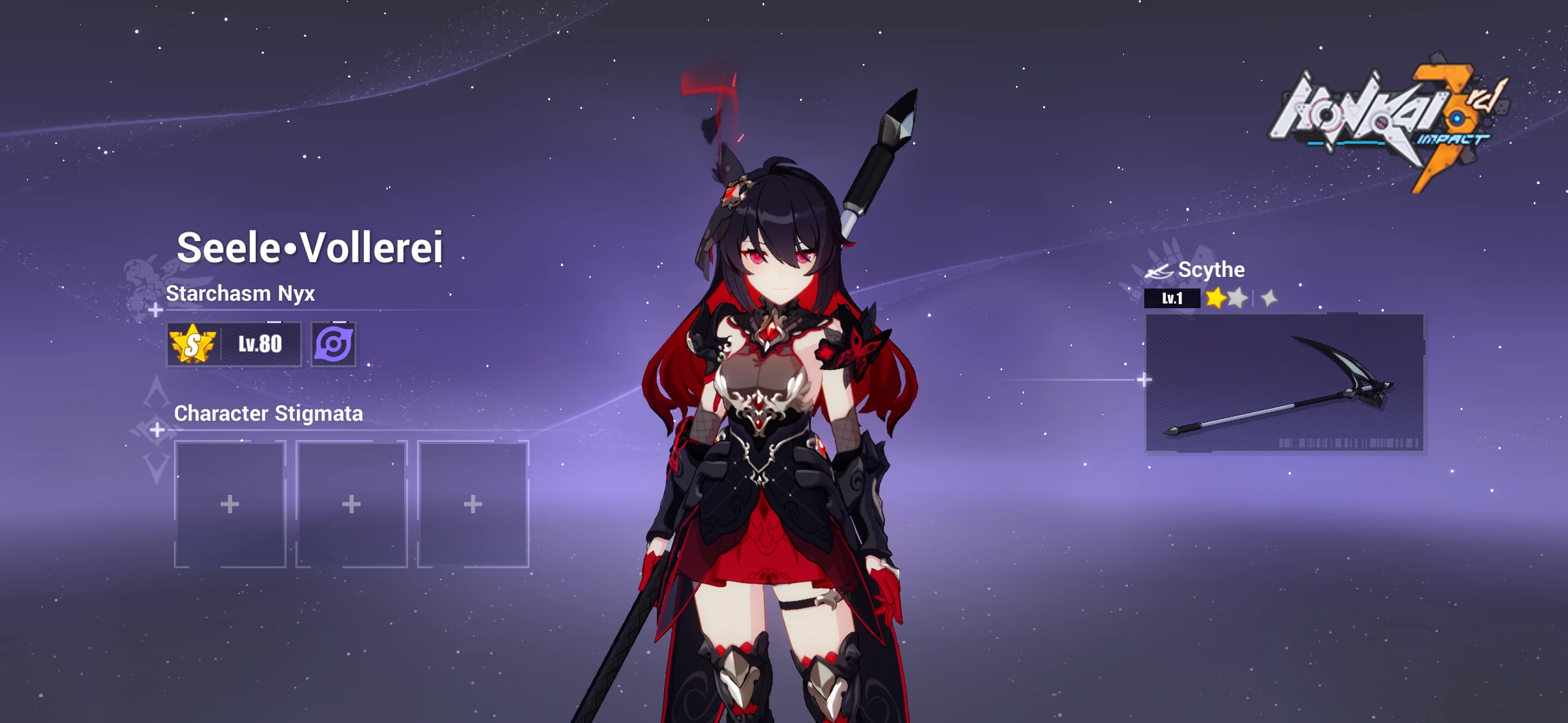This screenshot has width=1568, height=723.
Task: Equip a stigma in the first empty slot
Action: click(x=230, y=503)
